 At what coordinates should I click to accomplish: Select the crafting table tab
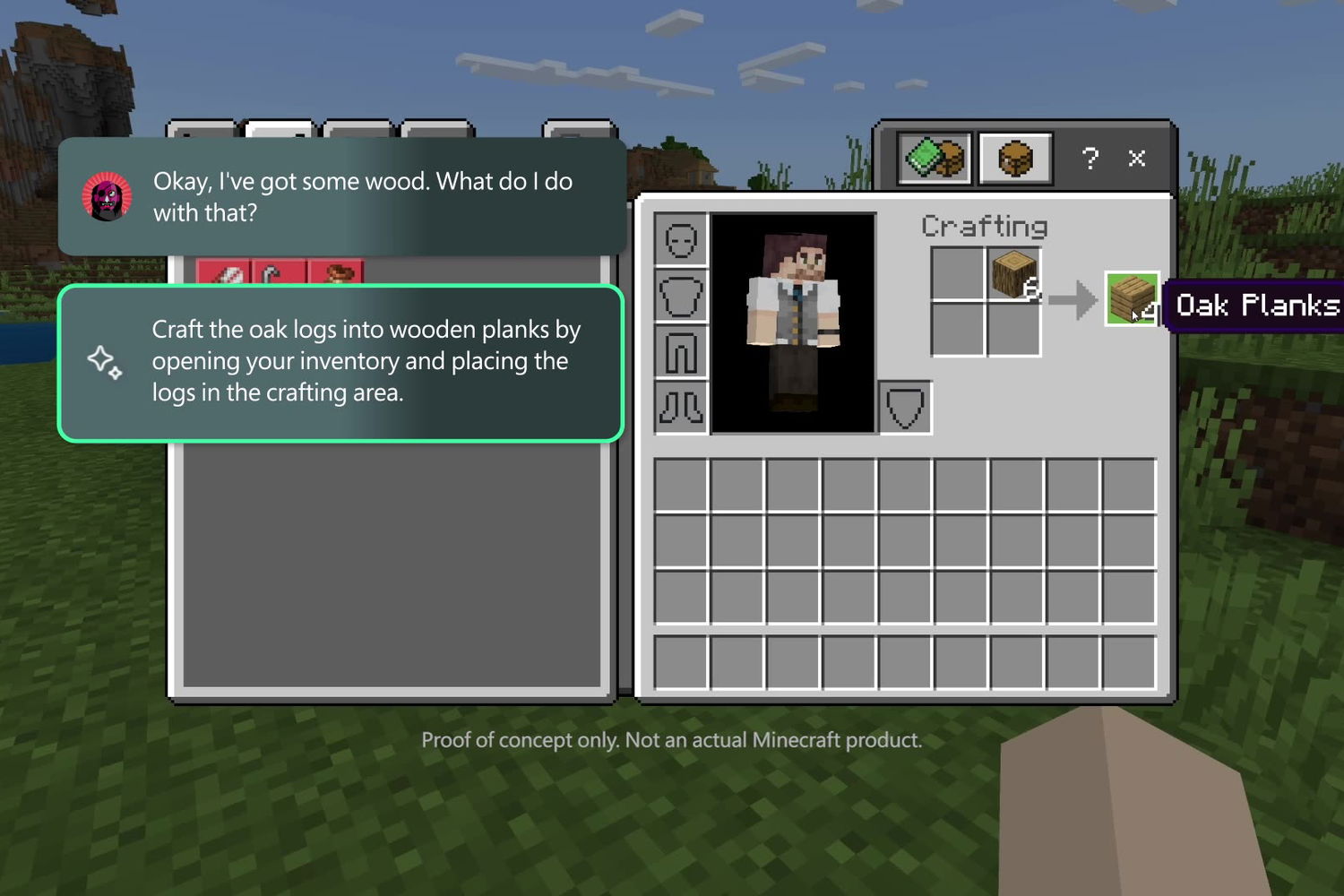pyautogui.click(x=1015, y=159)
